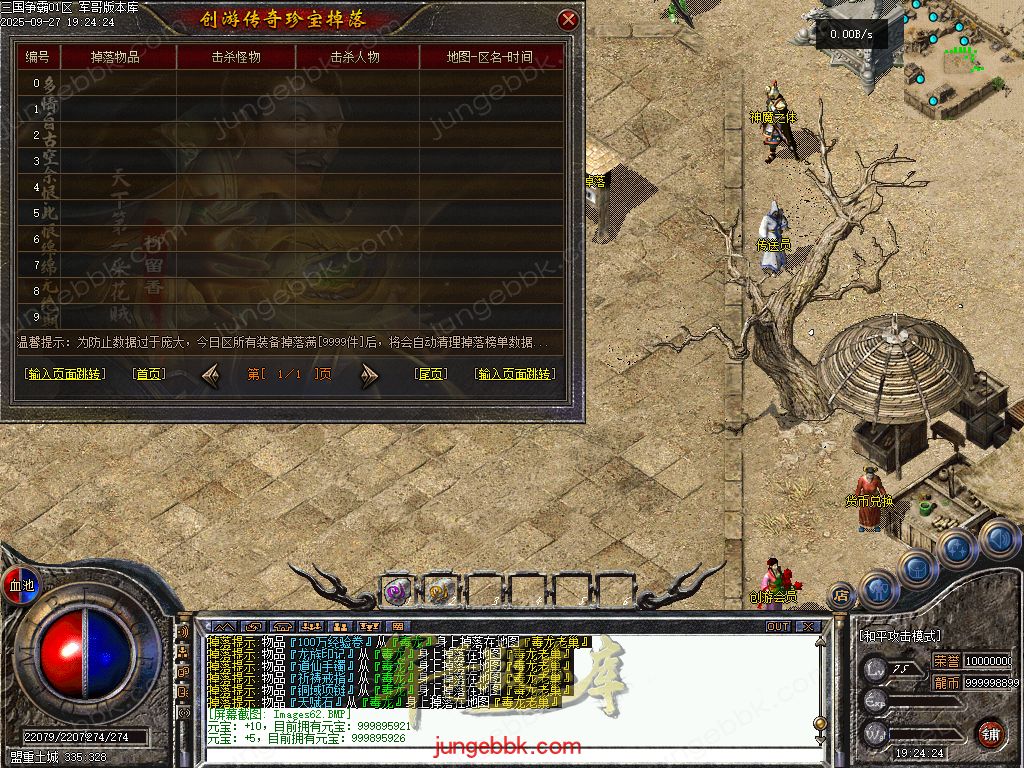Click the OUT button on chat panel
This screenshot has width=1024, height=768.
[x=778, y=627]
